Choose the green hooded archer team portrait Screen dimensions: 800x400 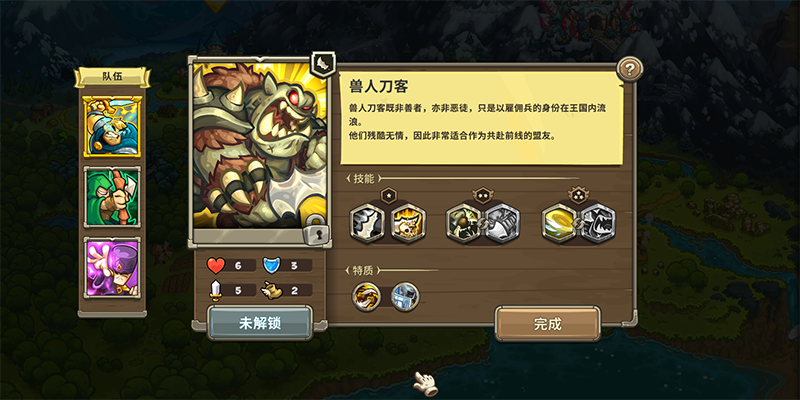point(112,197)
